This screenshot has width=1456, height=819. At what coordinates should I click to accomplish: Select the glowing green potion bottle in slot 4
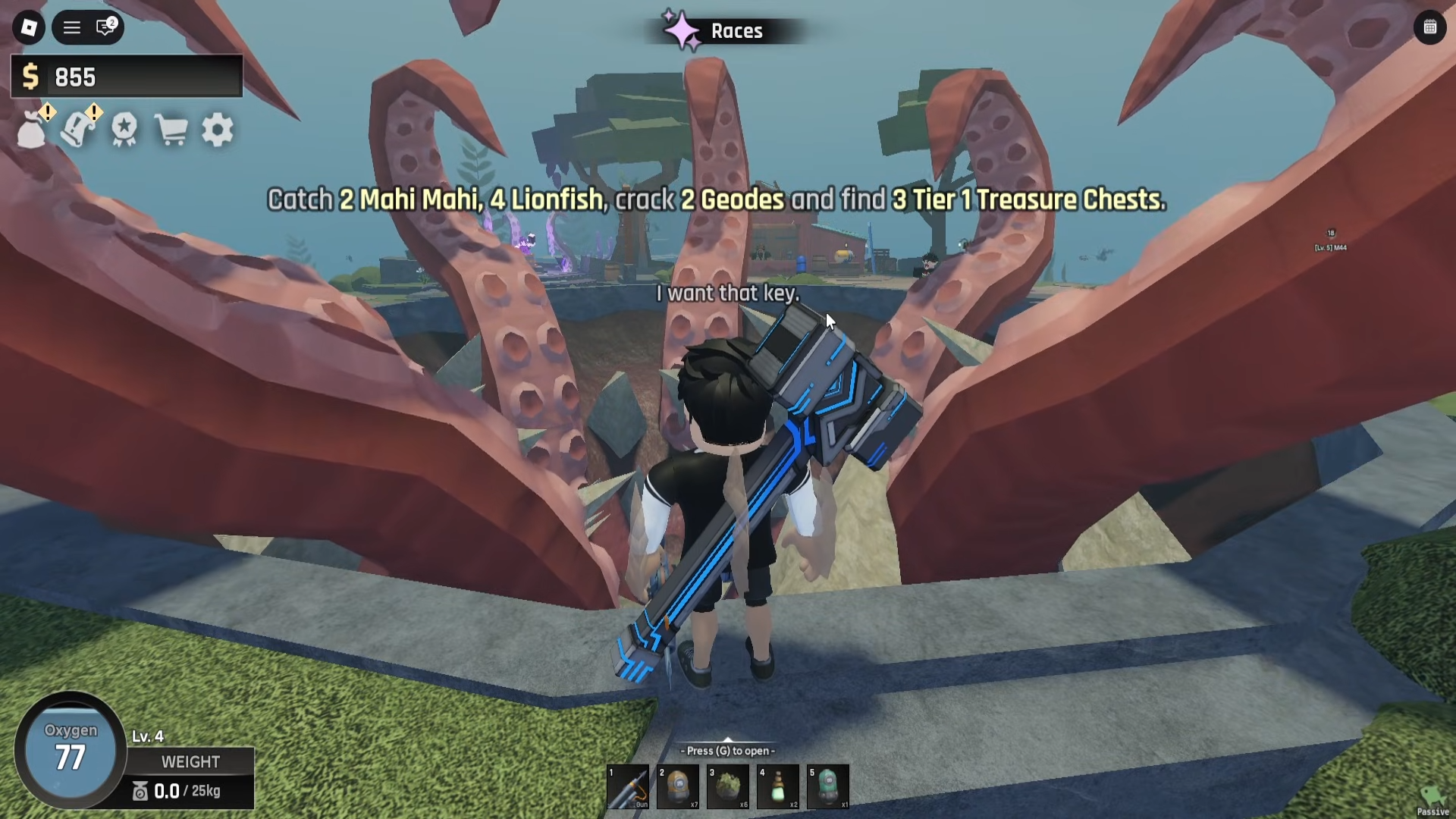778,787
